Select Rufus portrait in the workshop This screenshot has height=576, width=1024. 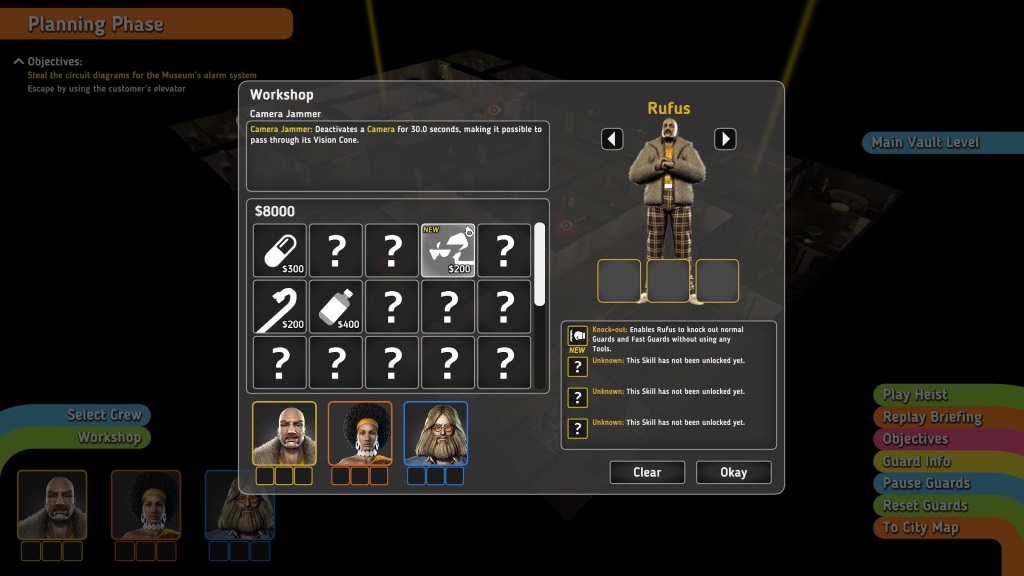[x=284, y=434]
